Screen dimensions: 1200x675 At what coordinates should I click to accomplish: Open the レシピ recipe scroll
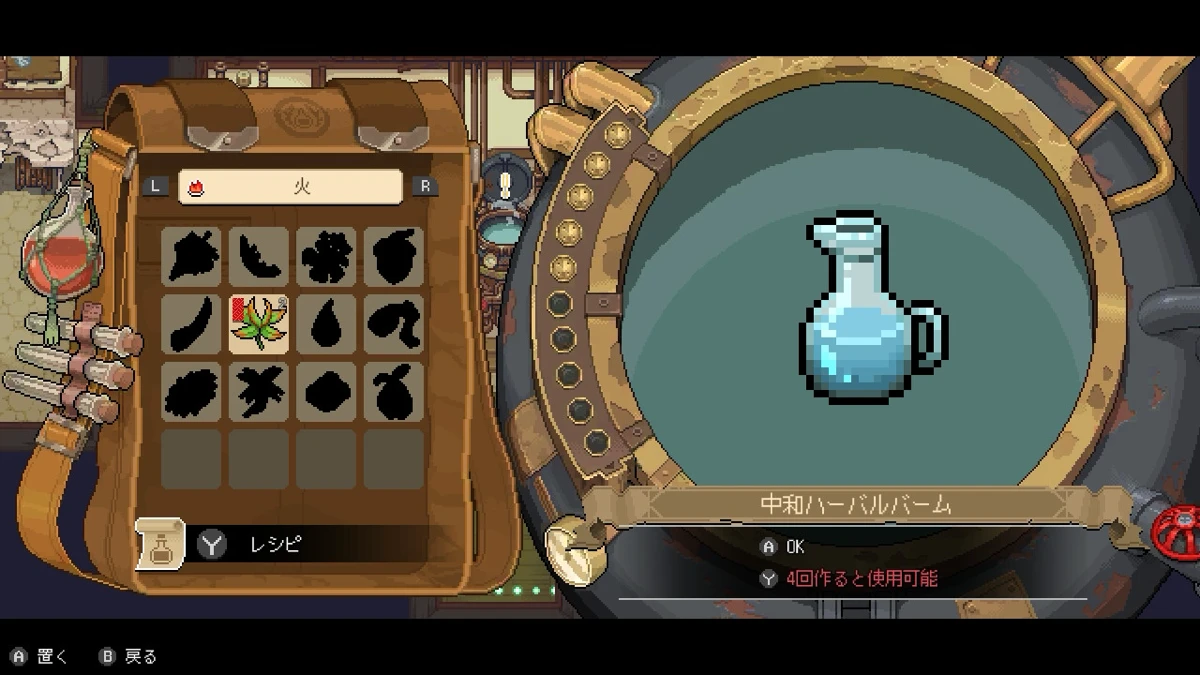pyautogui.click(x=161, y=544)
